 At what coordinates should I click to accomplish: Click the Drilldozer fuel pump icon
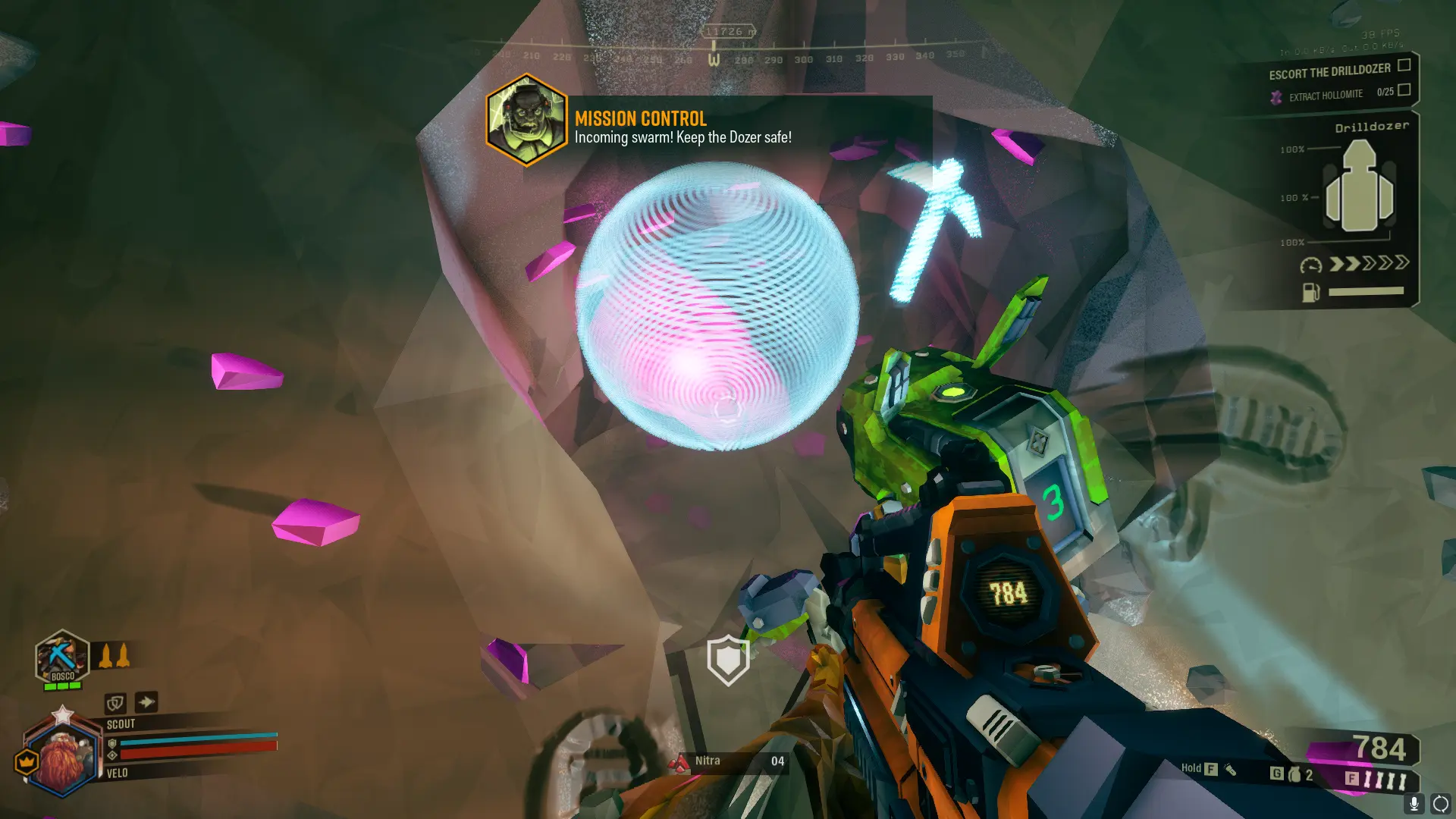1310,292
